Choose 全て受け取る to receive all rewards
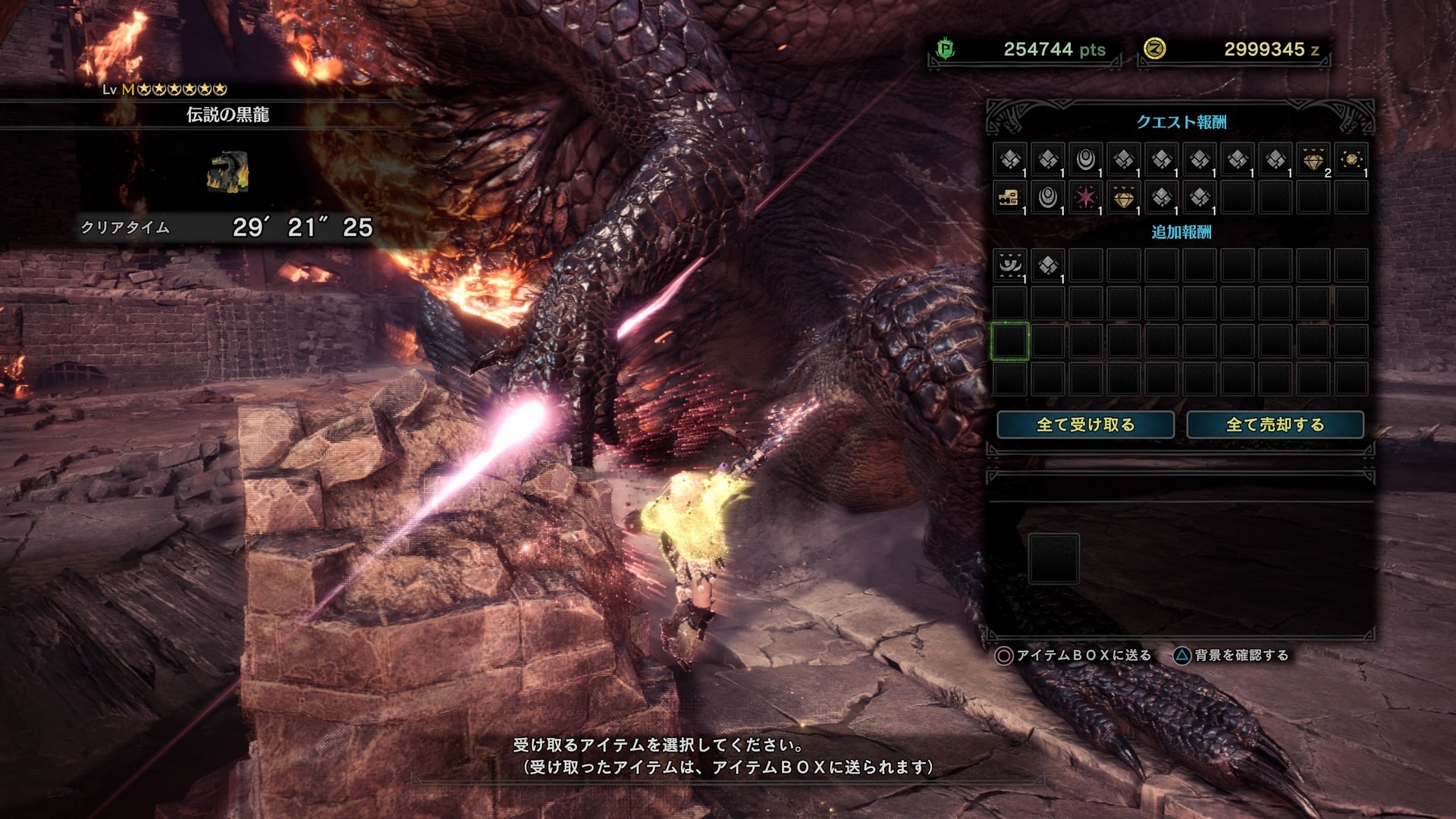Image resolution: width=1456 pixels, height=819 pixels. click(x=1085, y=425)
